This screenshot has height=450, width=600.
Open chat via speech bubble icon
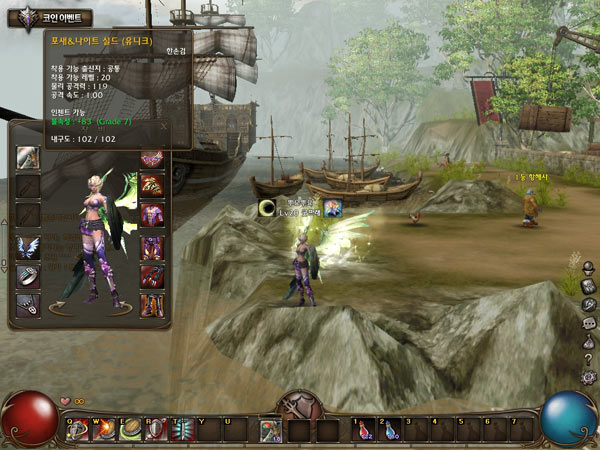coord(589,323)
